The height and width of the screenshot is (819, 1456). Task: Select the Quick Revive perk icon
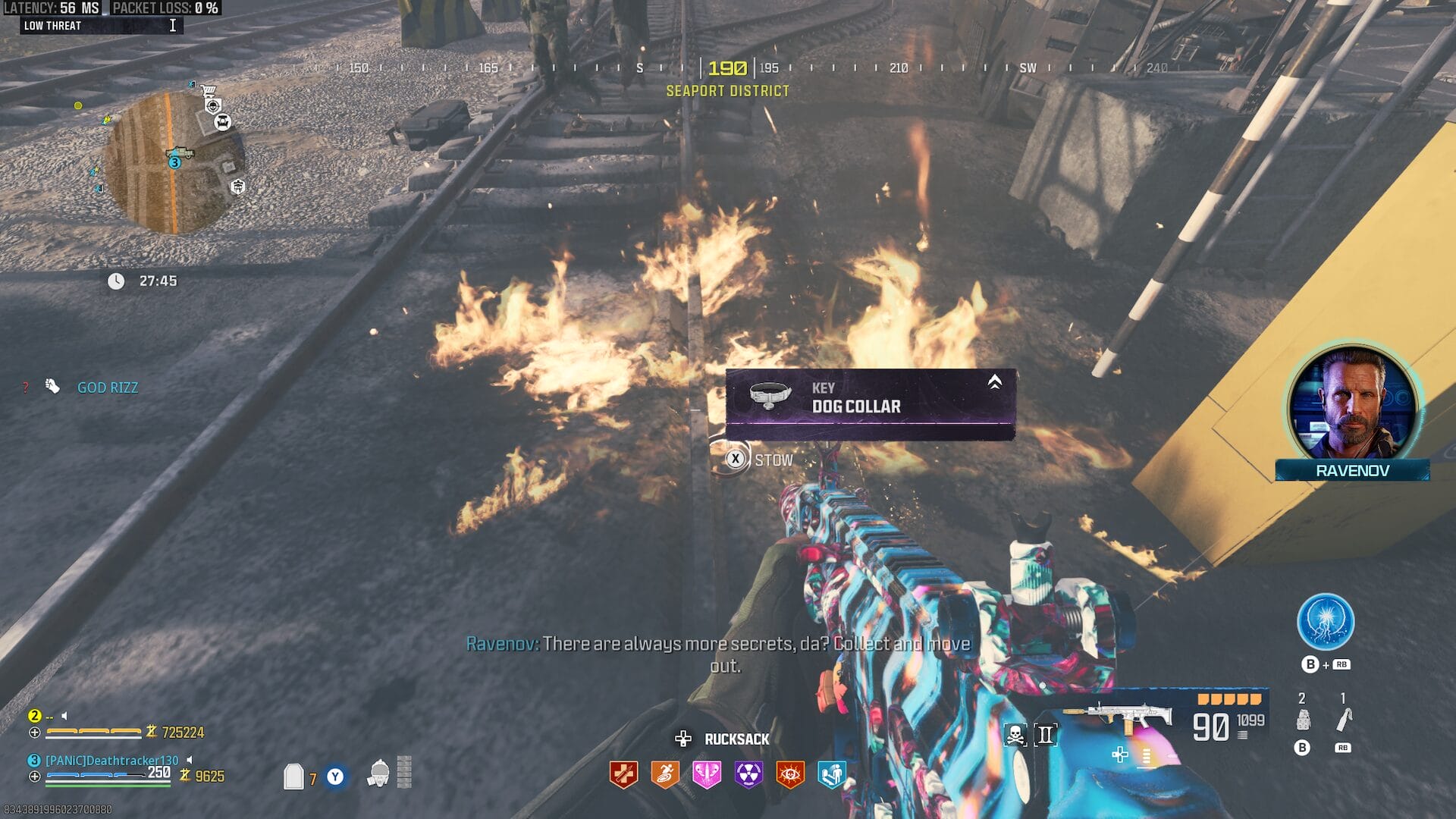point(623,774)
